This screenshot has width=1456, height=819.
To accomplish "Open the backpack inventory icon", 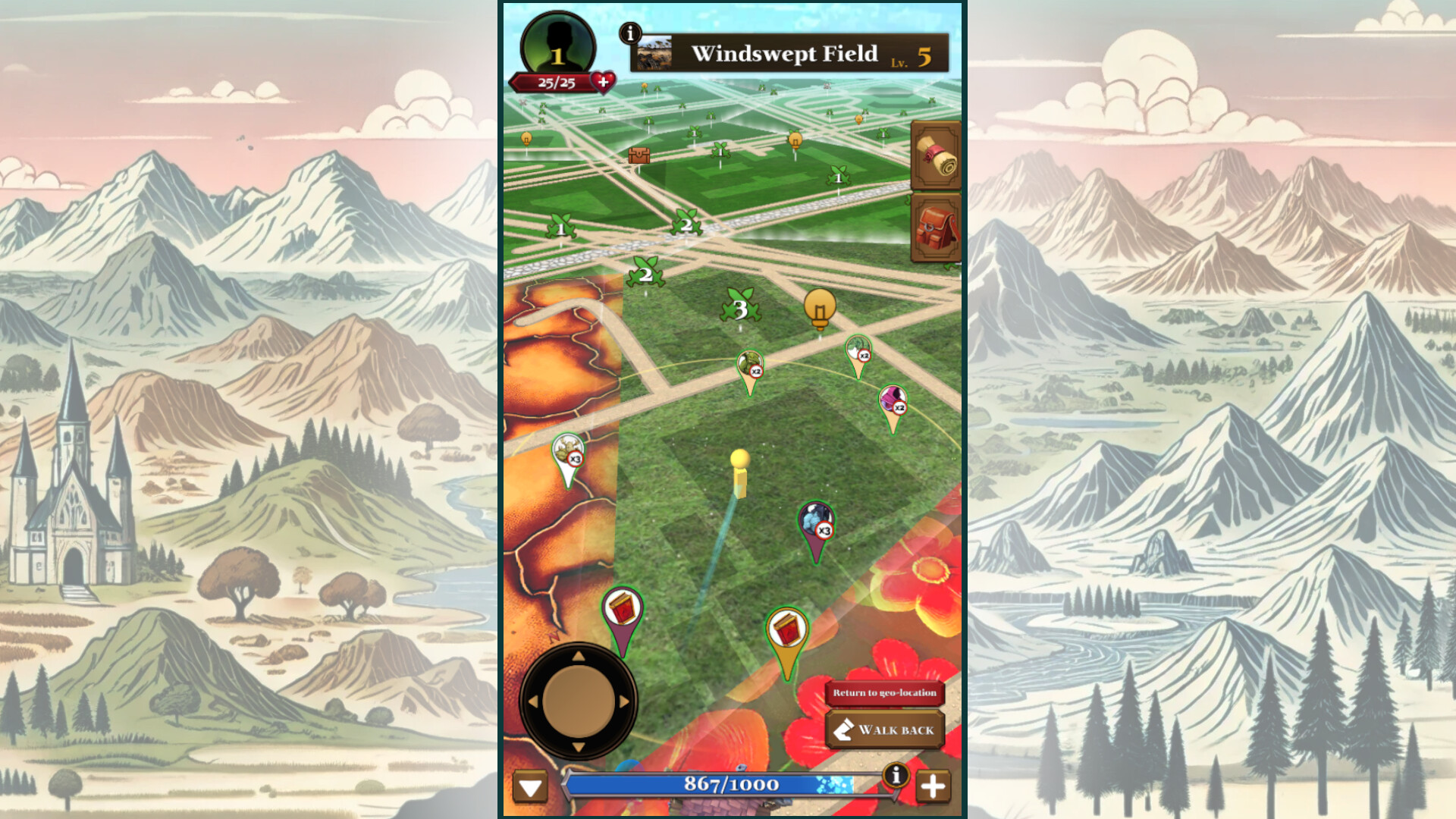I will 936,227.
